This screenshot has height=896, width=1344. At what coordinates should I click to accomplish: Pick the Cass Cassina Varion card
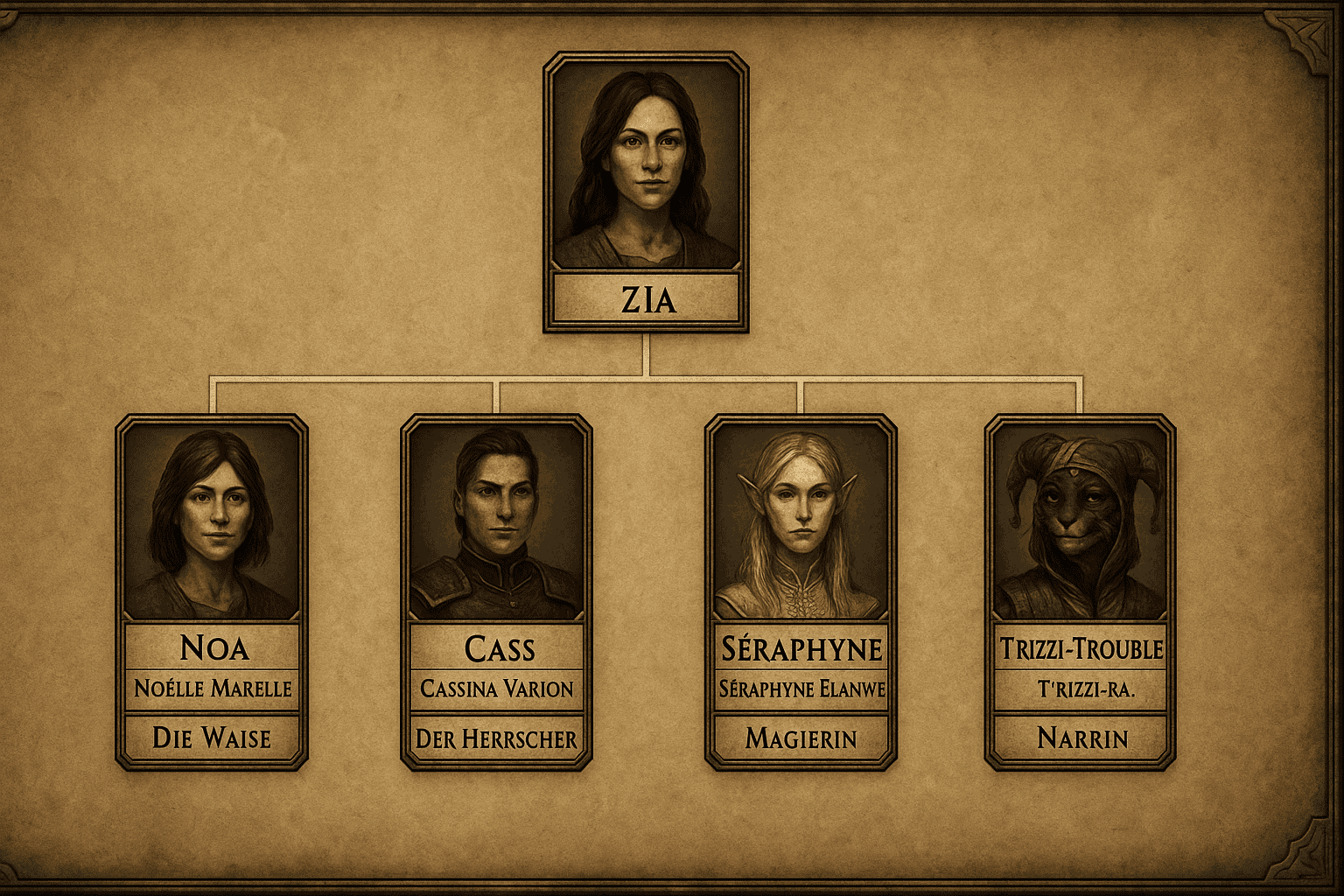pyautogui.click(x=496, y=592)
